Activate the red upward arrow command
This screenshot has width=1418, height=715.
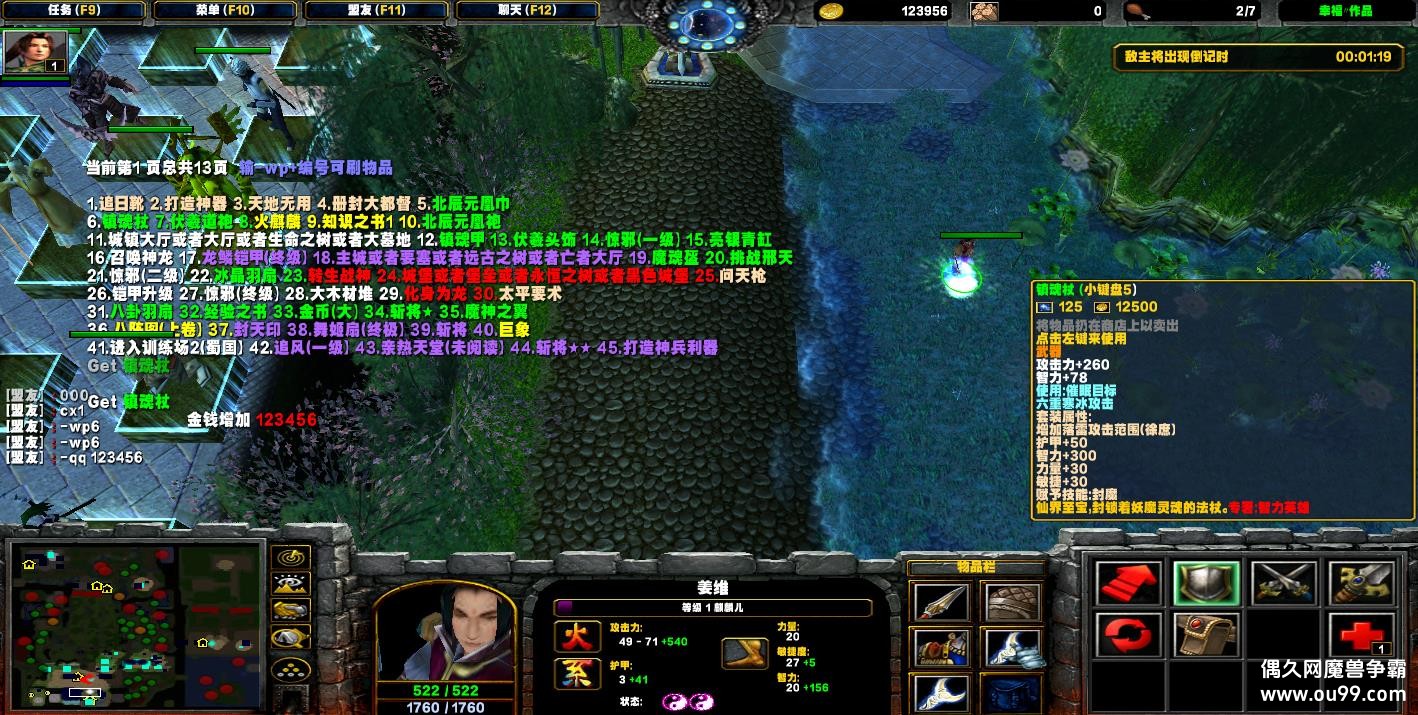1129,582
